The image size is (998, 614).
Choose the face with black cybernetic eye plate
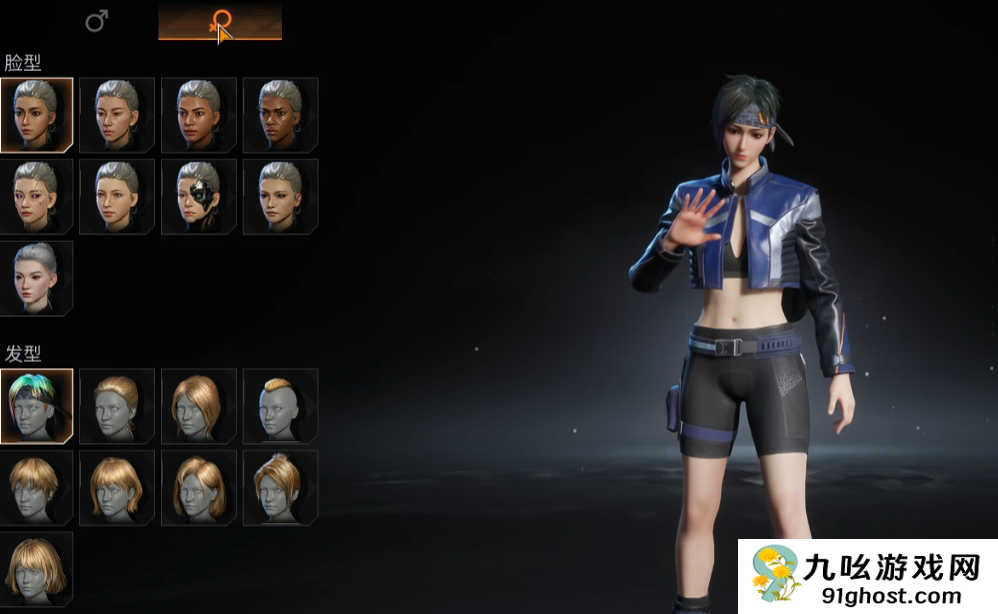tap(199, 197)
